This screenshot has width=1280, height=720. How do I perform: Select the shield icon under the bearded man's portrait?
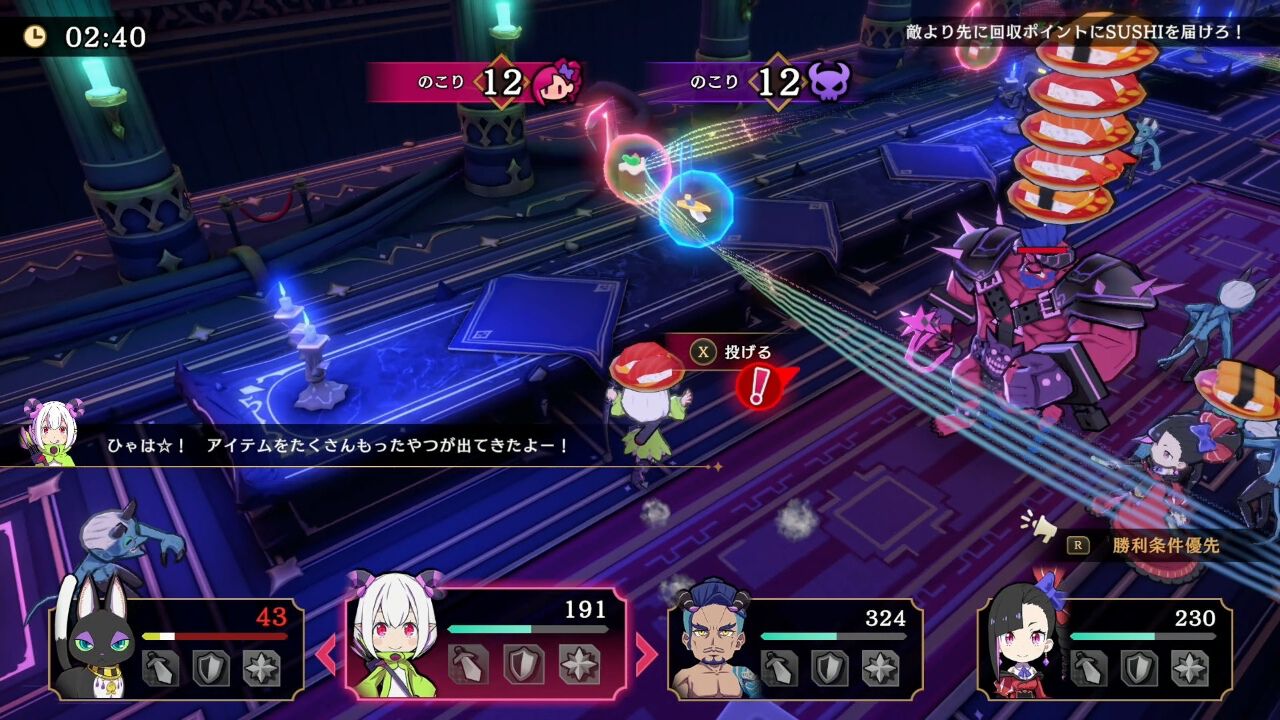tap(831, 667)
